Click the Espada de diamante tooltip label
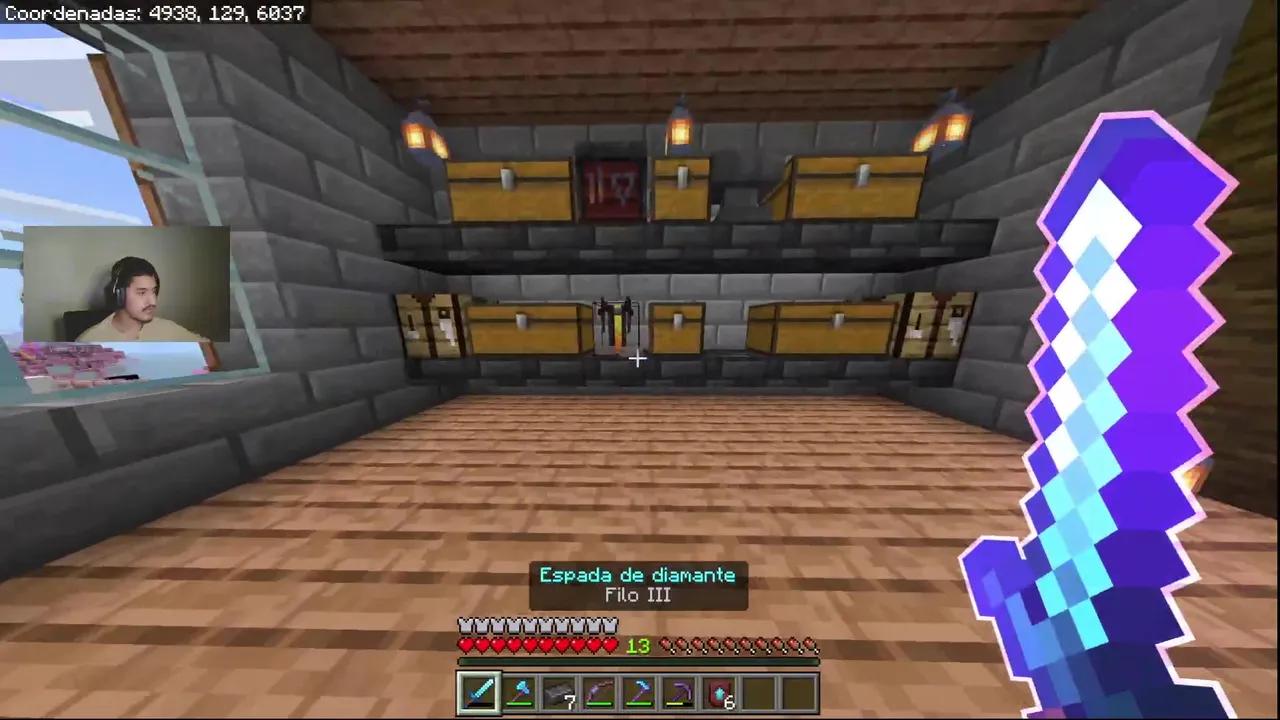Viewport: 1280px width, 720px height. click(x=638, y=575)
